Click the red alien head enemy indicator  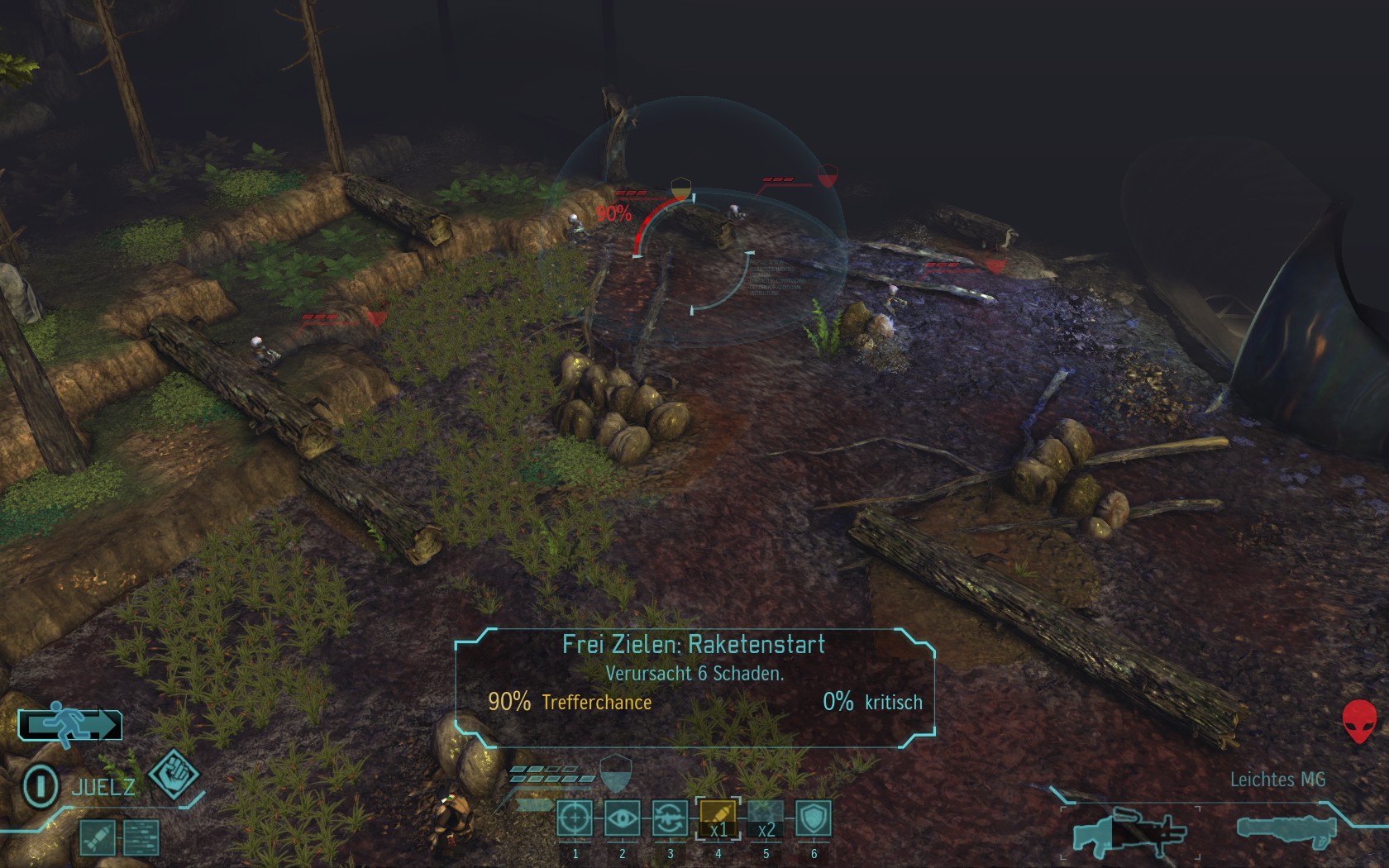1359,722
